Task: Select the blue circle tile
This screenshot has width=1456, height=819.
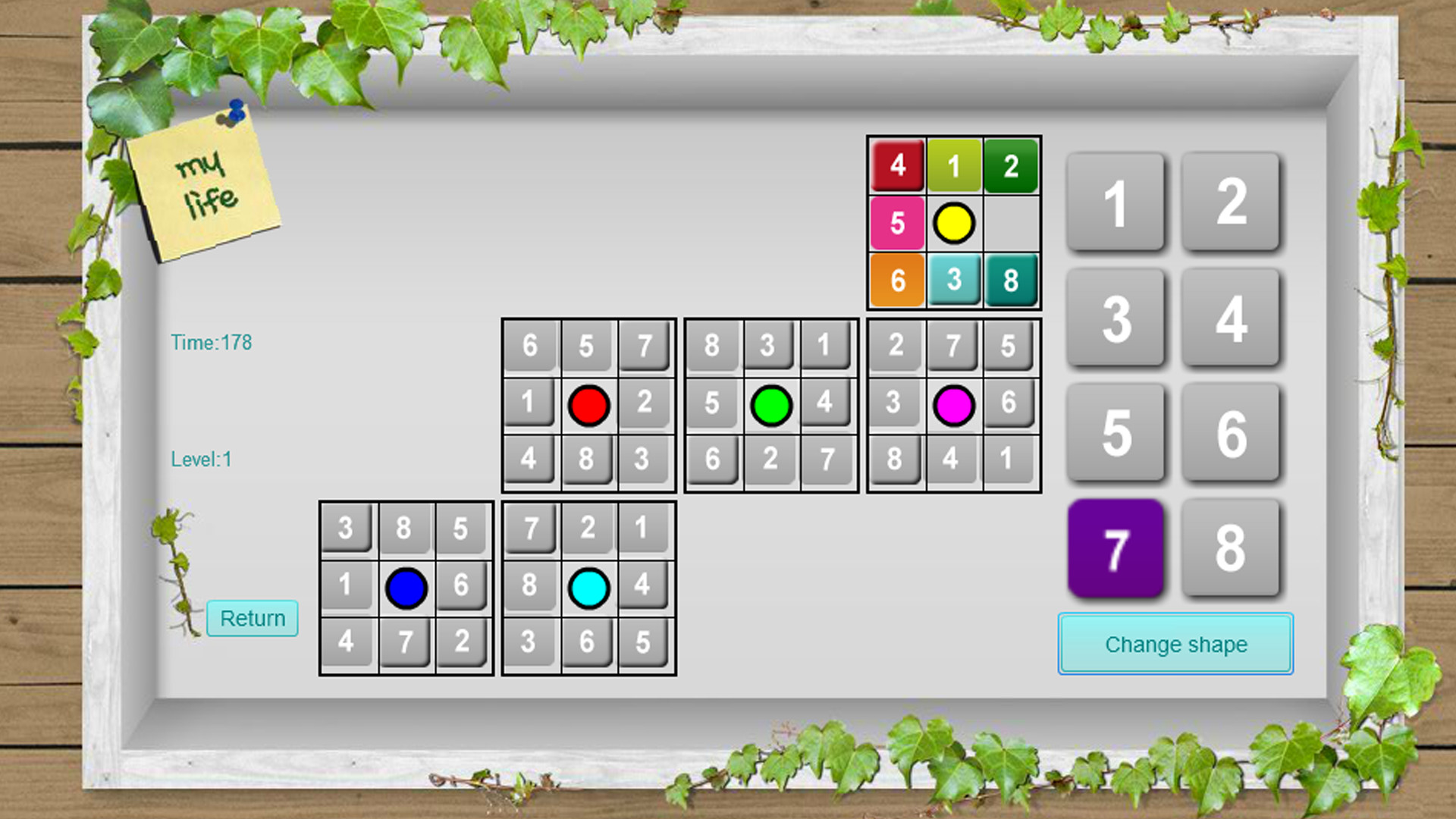Action: point(405,585)
